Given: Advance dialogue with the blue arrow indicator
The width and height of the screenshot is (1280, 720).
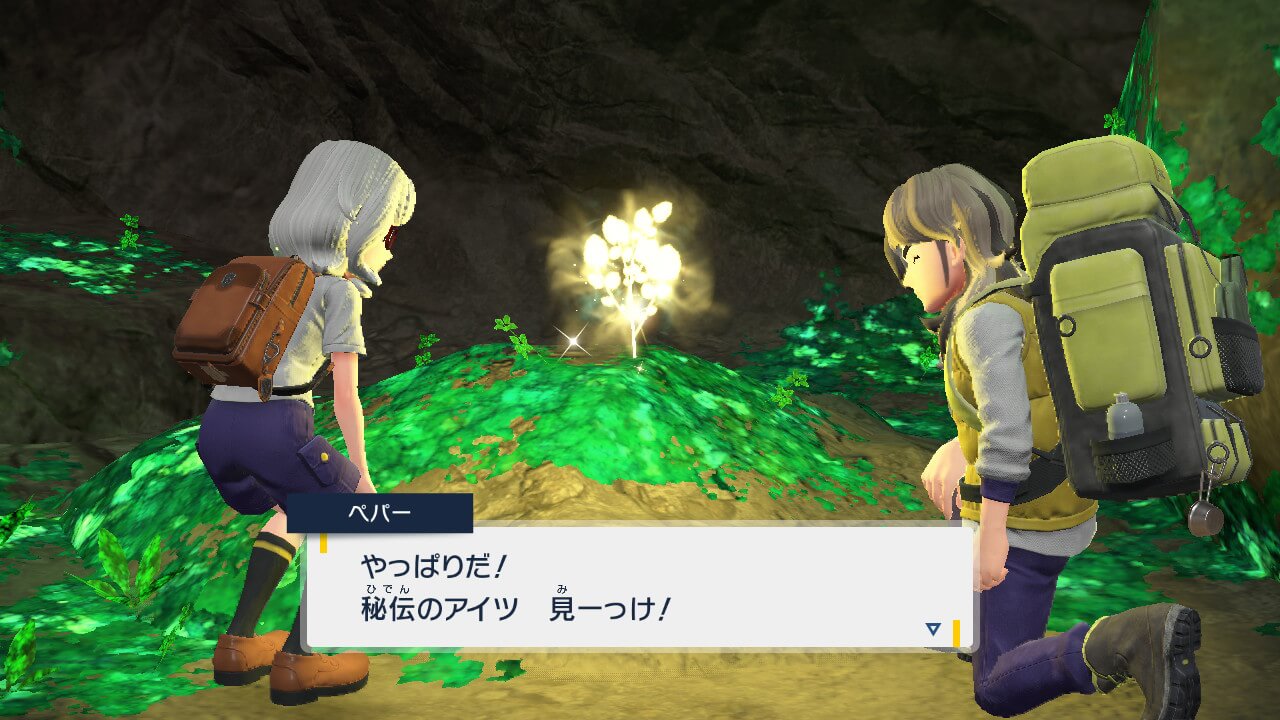Looking at the screenshot, I should point(933,629).
